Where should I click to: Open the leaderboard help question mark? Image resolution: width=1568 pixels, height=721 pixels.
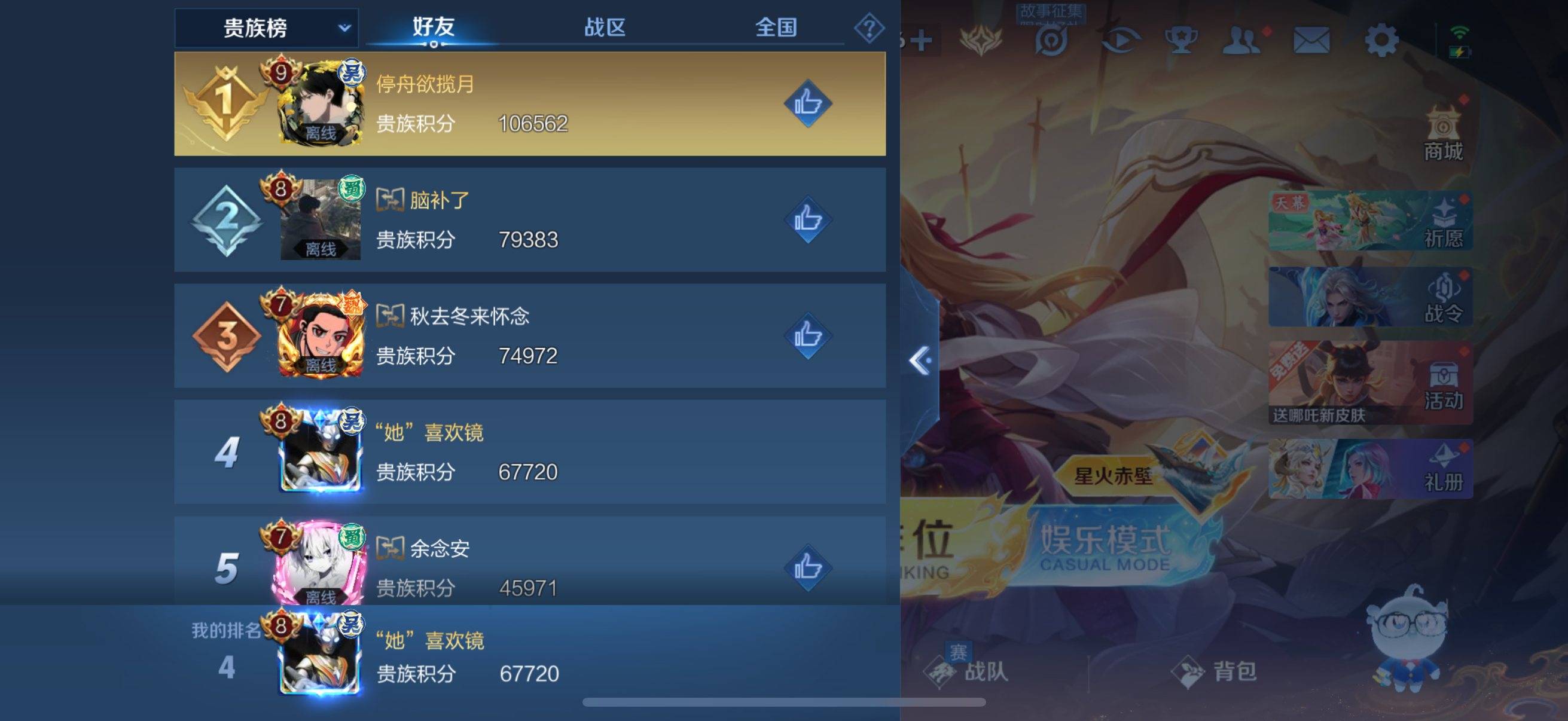pyautogui.click(x=871, y=28)
